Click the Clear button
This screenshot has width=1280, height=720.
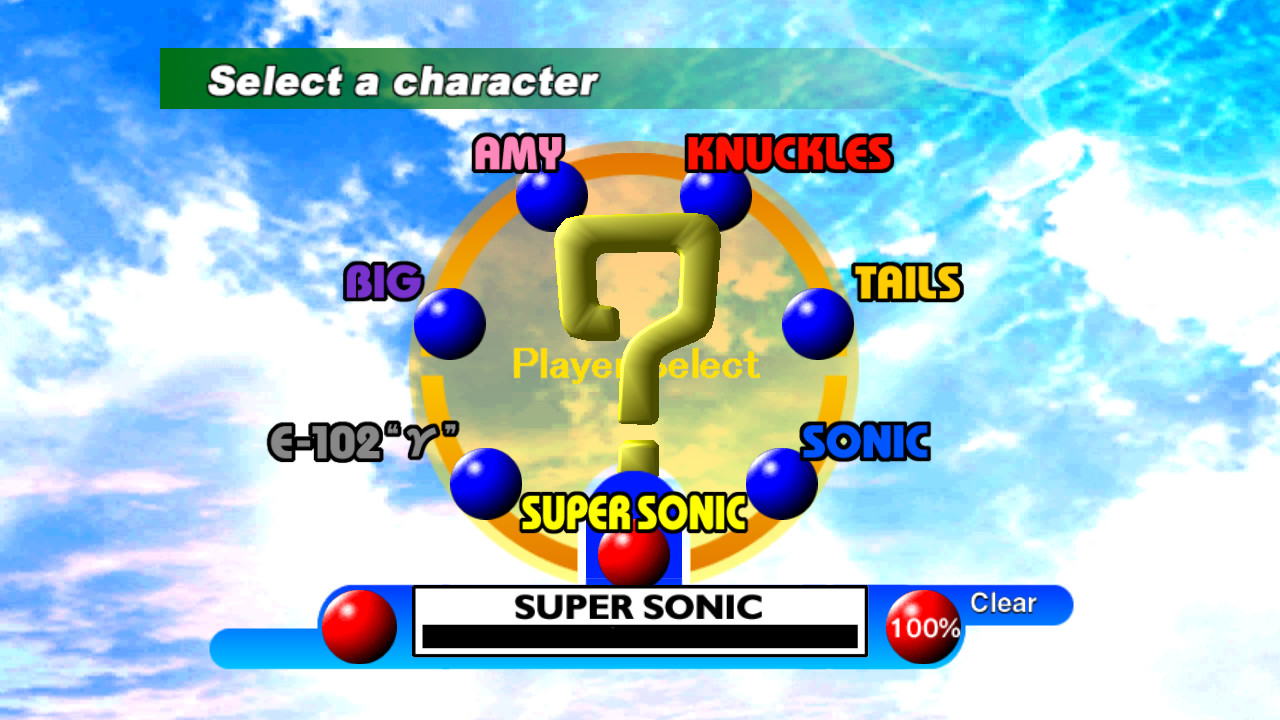pos(1003,603)
